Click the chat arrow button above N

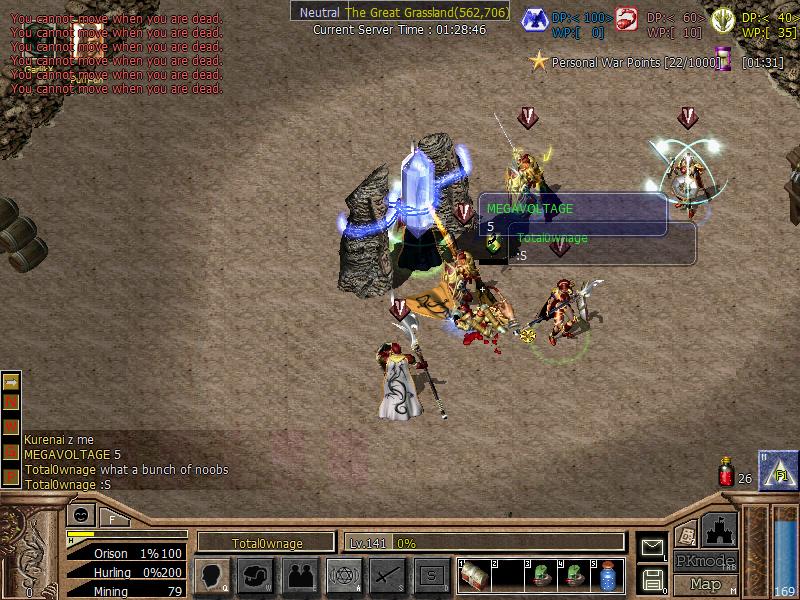(x=12, y=381)
